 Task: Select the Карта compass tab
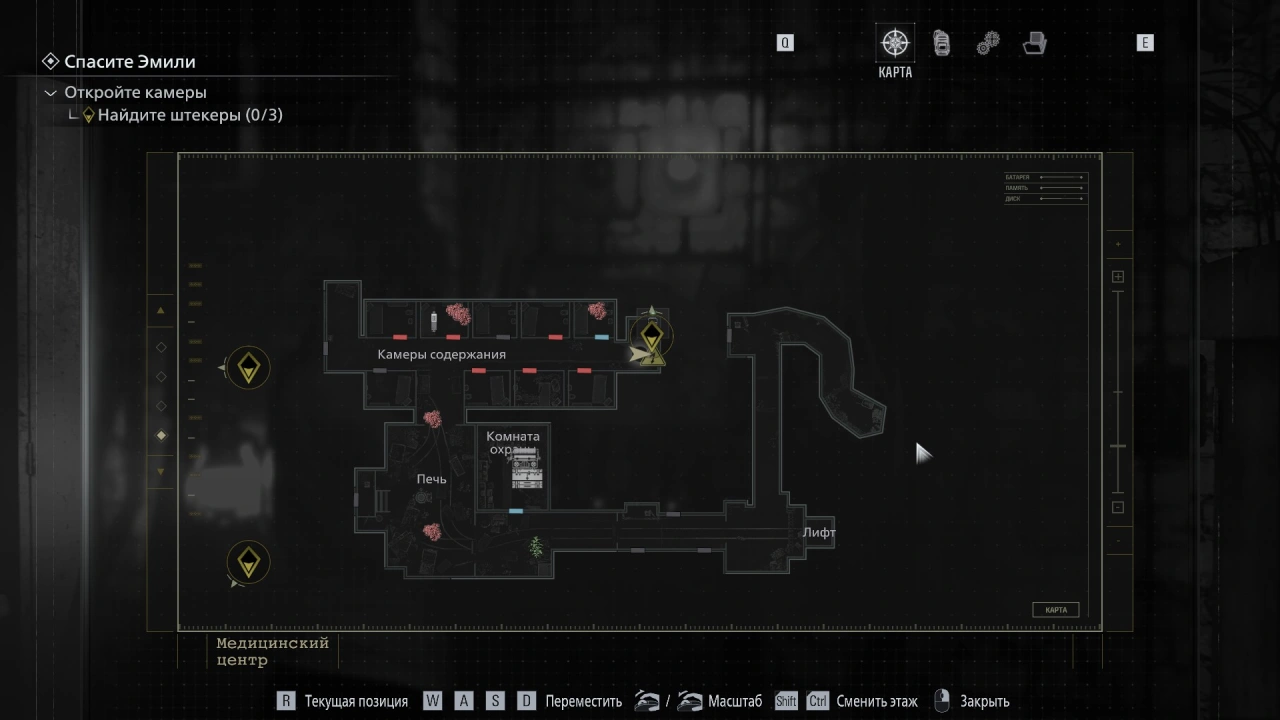tap(895, 43)
